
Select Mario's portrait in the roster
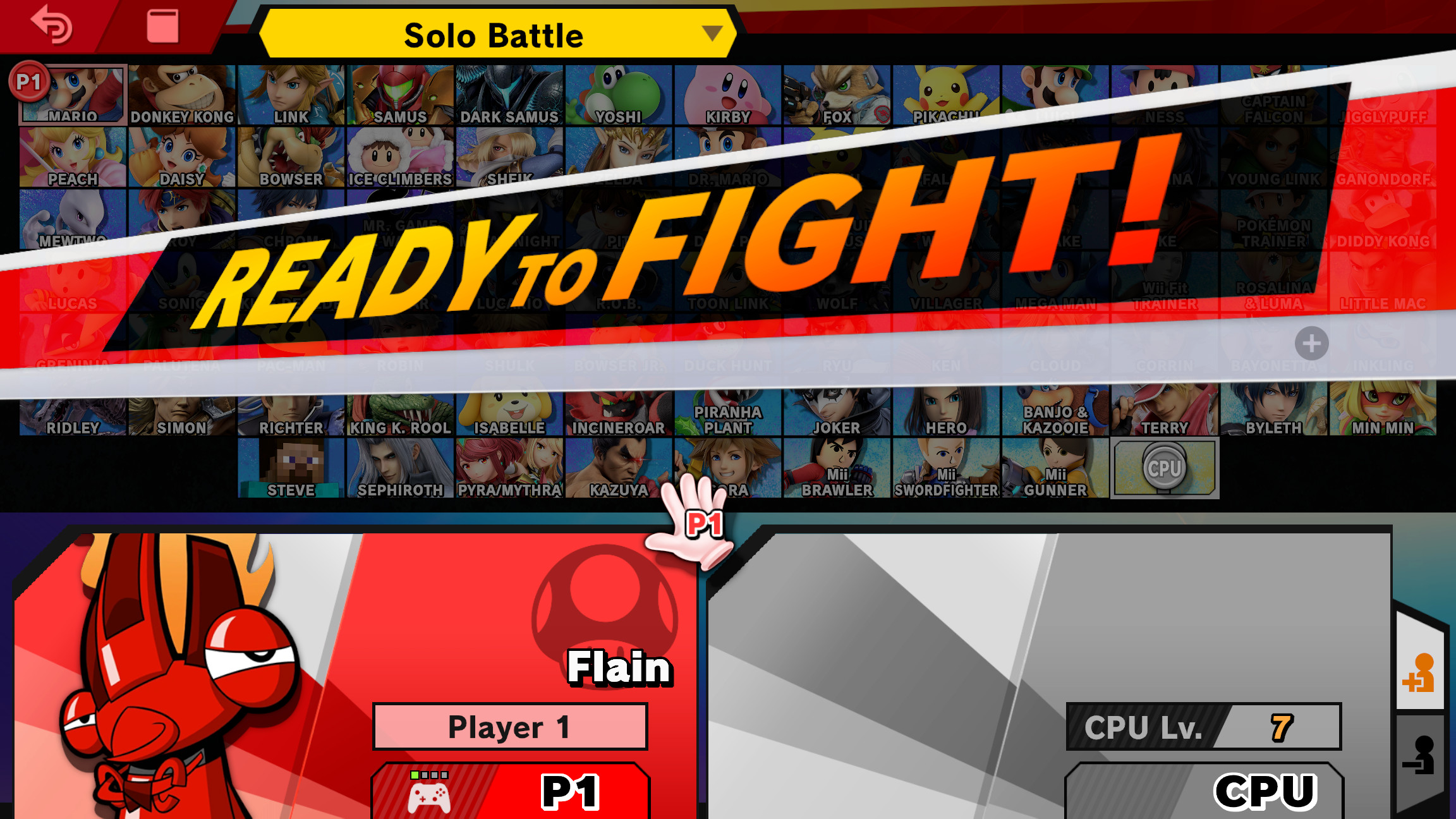[x=73, y=94]
